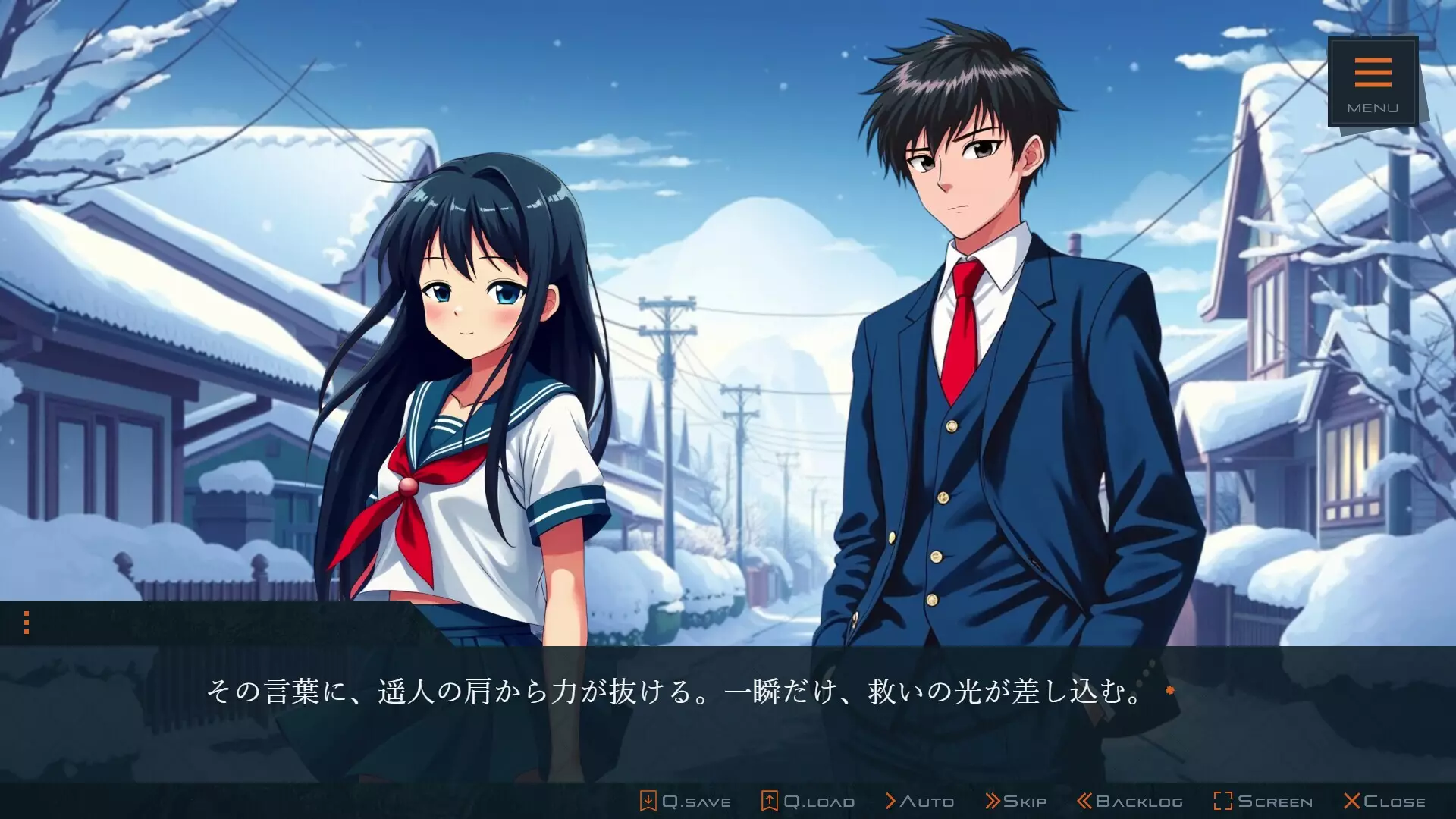Select the Q.load upload-arrow icon

point(769,800)
